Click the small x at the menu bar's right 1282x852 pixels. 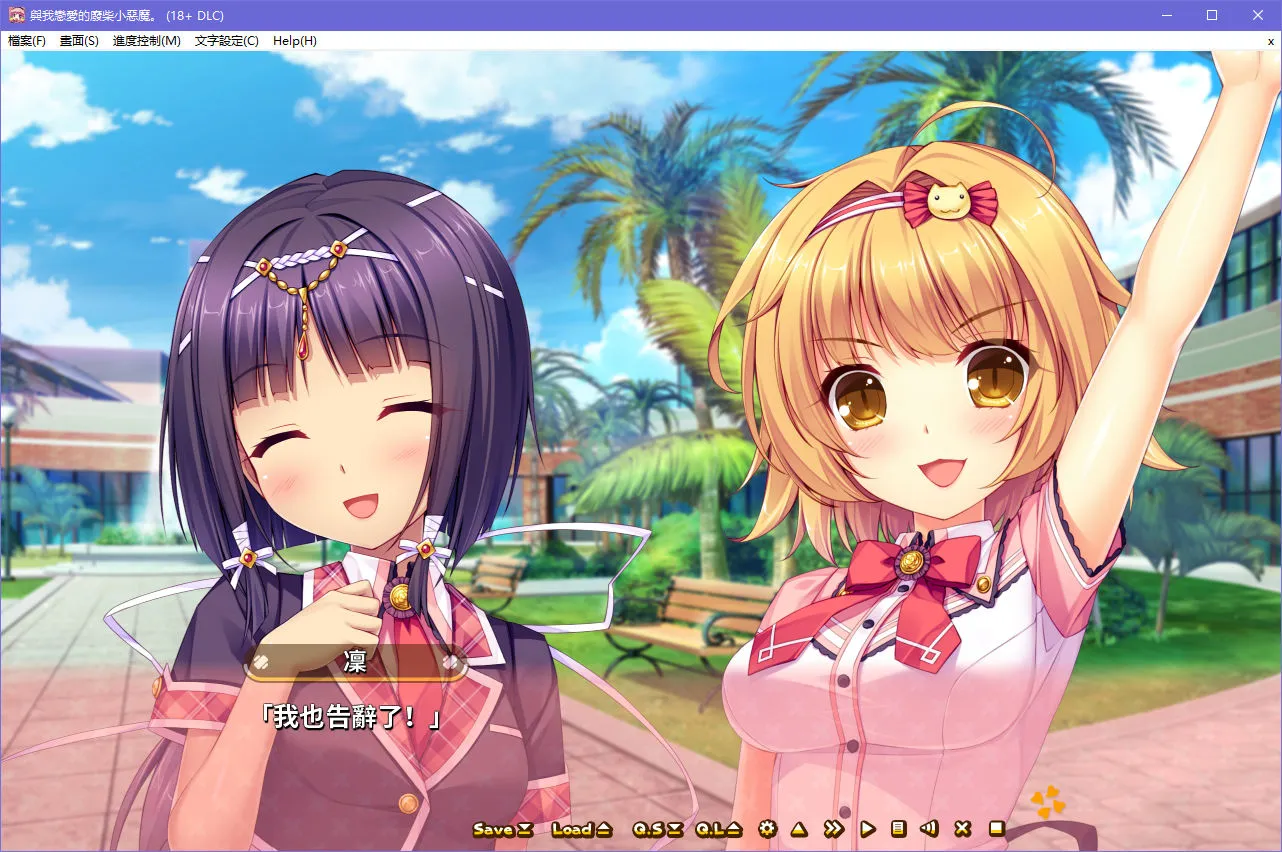tap(1270, 41)
